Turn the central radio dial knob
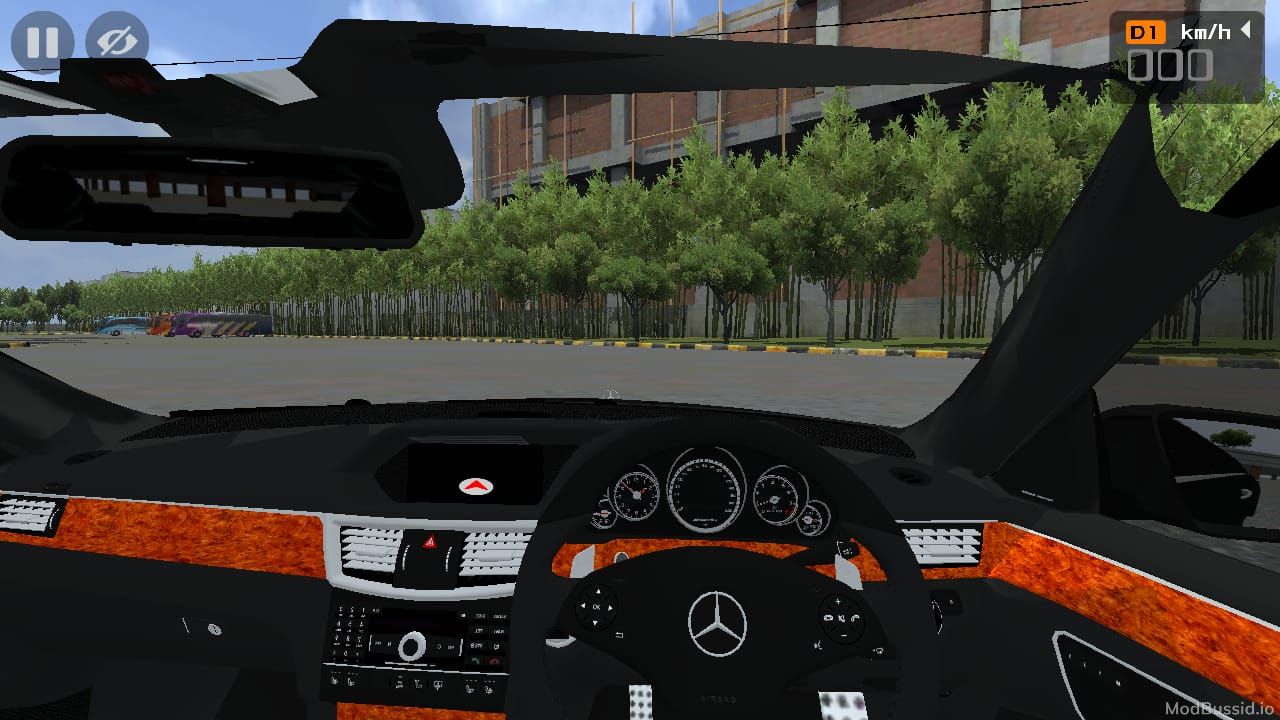 (x=412, y=647)
